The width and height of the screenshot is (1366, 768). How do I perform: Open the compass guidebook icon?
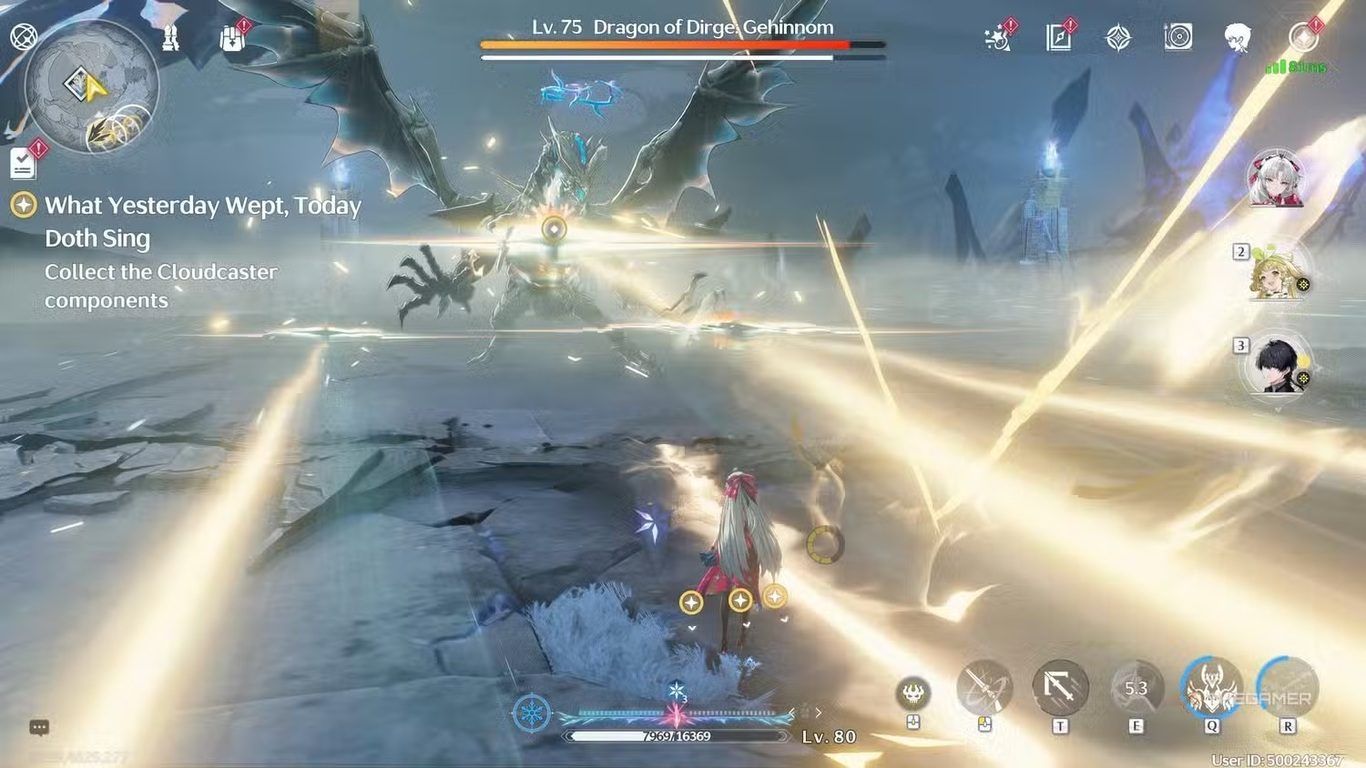[x=1058, y=38]
